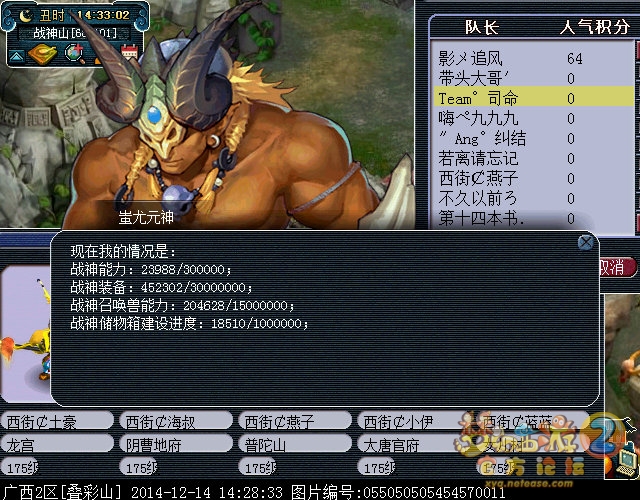This screenshot has height=500, width=640.
Task: Select team member 西街￠土豪
Action: [56, 421]
